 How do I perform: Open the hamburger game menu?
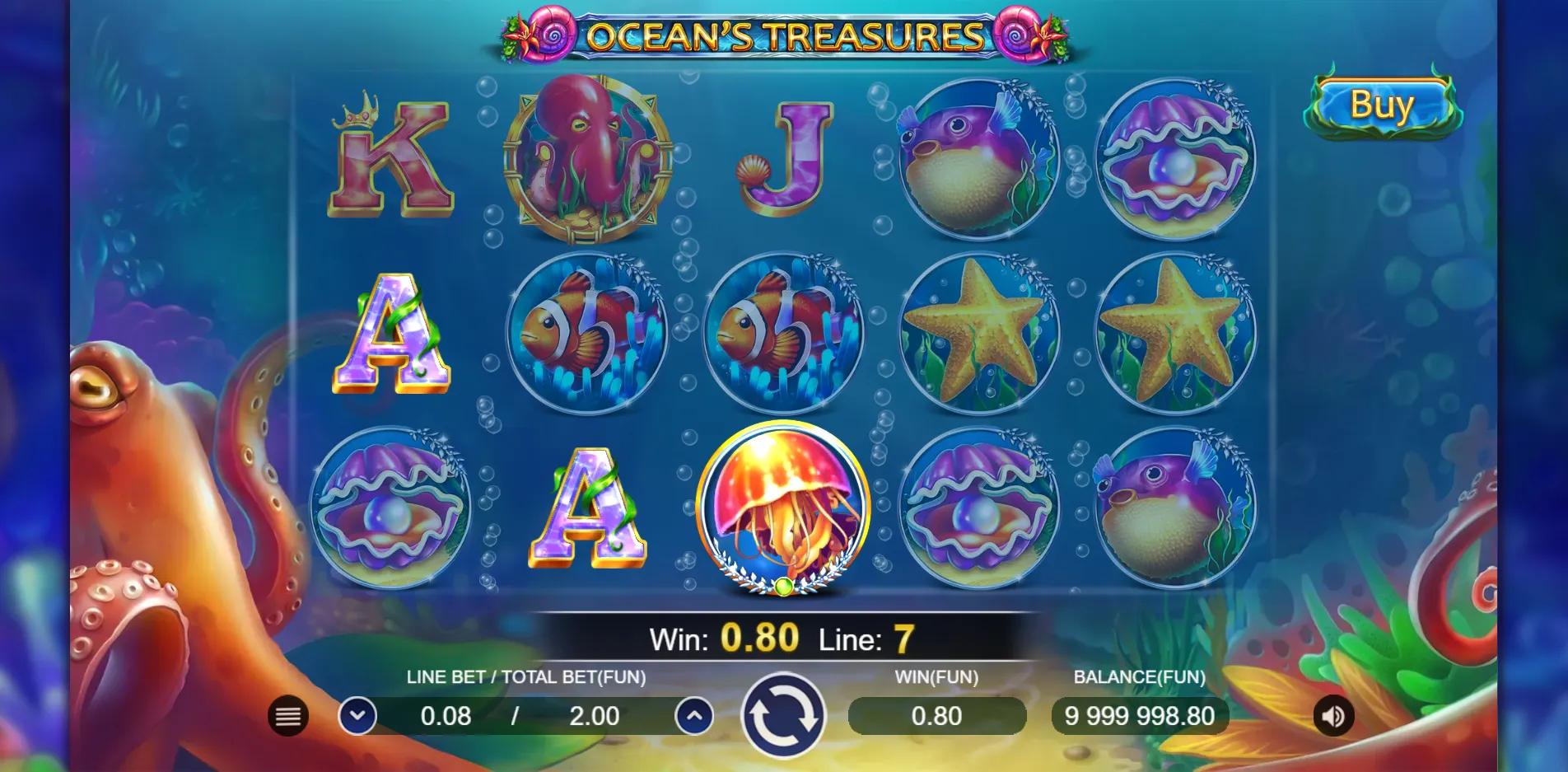[286, 716]
